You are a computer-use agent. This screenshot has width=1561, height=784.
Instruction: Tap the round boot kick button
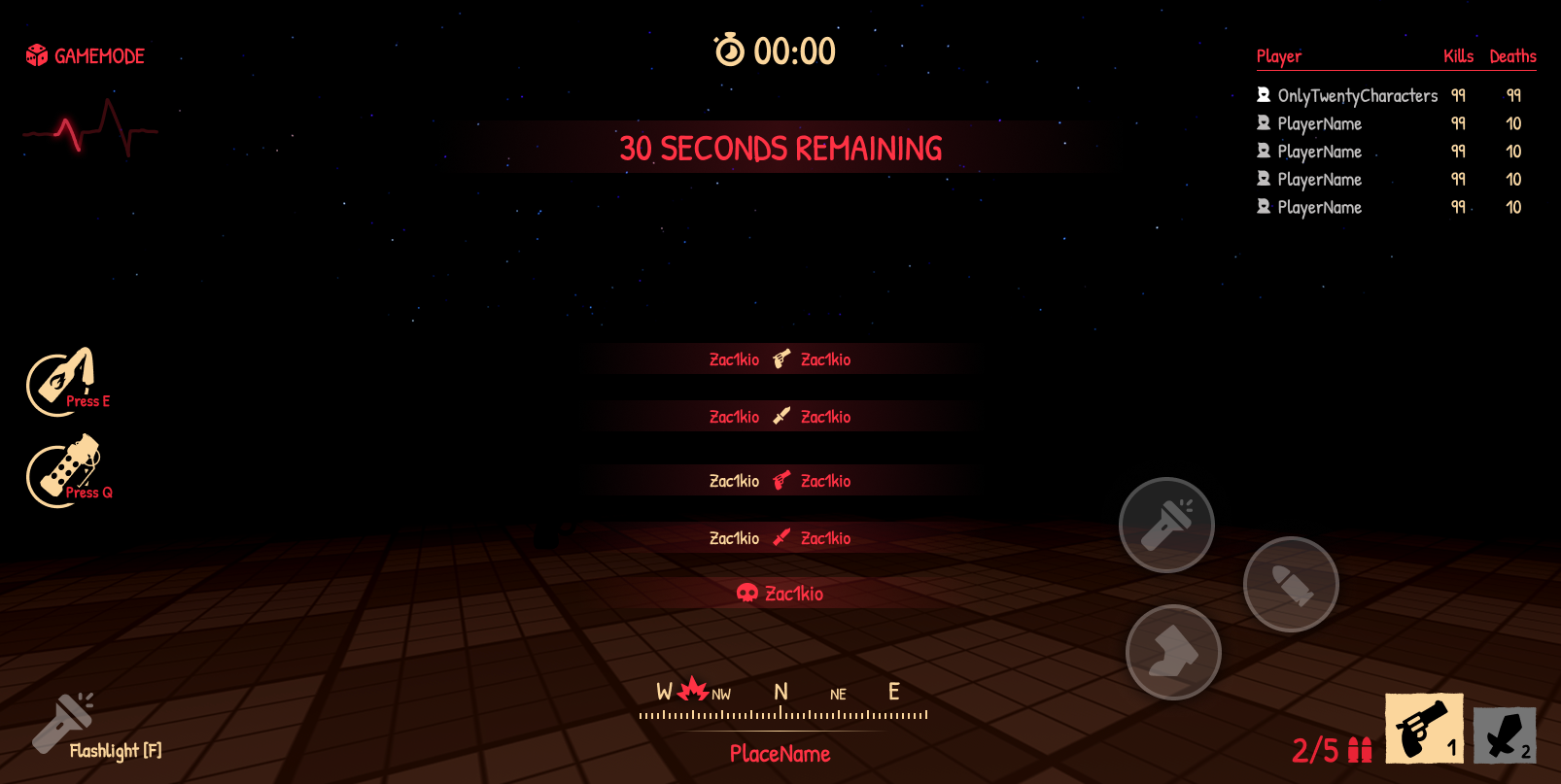pyautogui.click(x=1173, y=652)
